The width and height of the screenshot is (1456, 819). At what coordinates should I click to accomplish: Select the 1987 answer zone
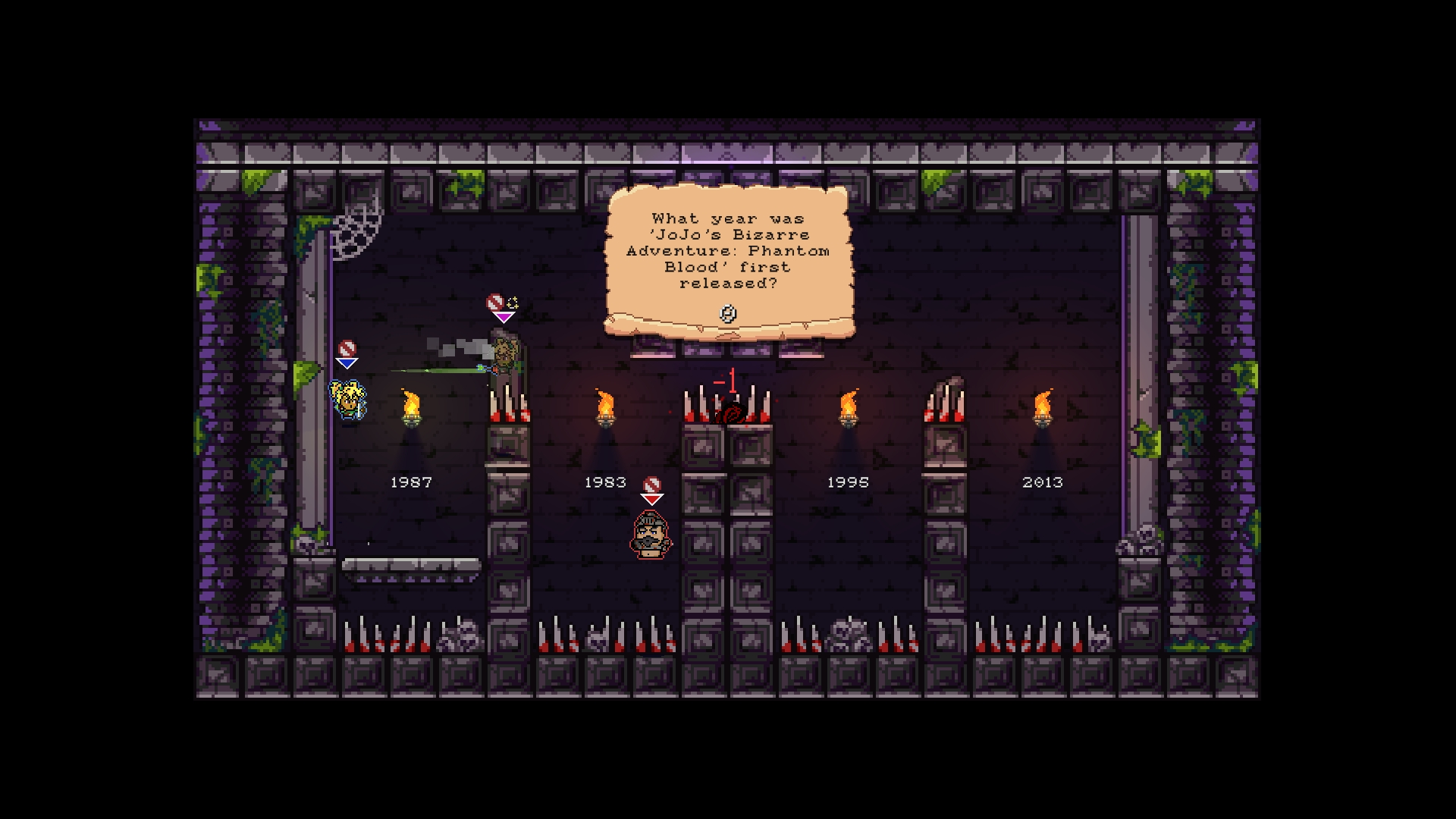click(410, 481)
